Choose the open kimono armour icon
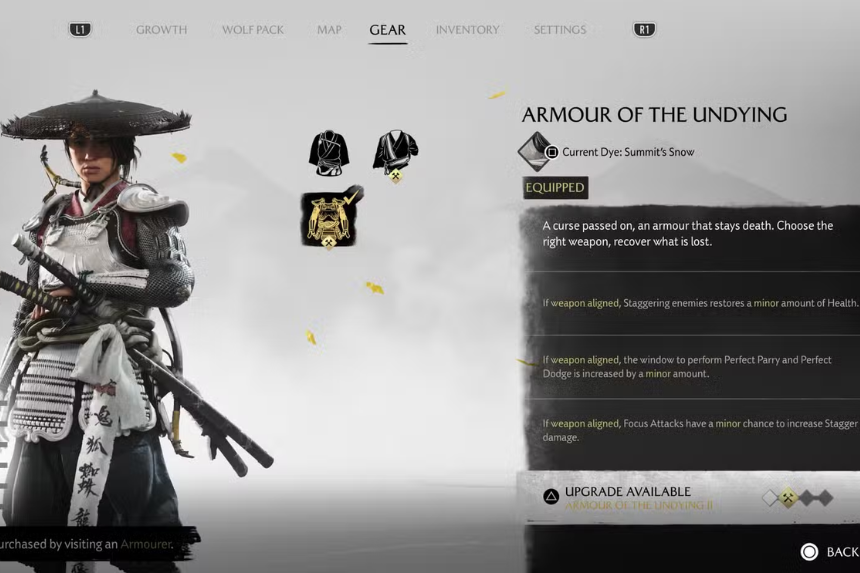Image resolution: width=860 pixels, height=573 pixels. click(395, 153)
